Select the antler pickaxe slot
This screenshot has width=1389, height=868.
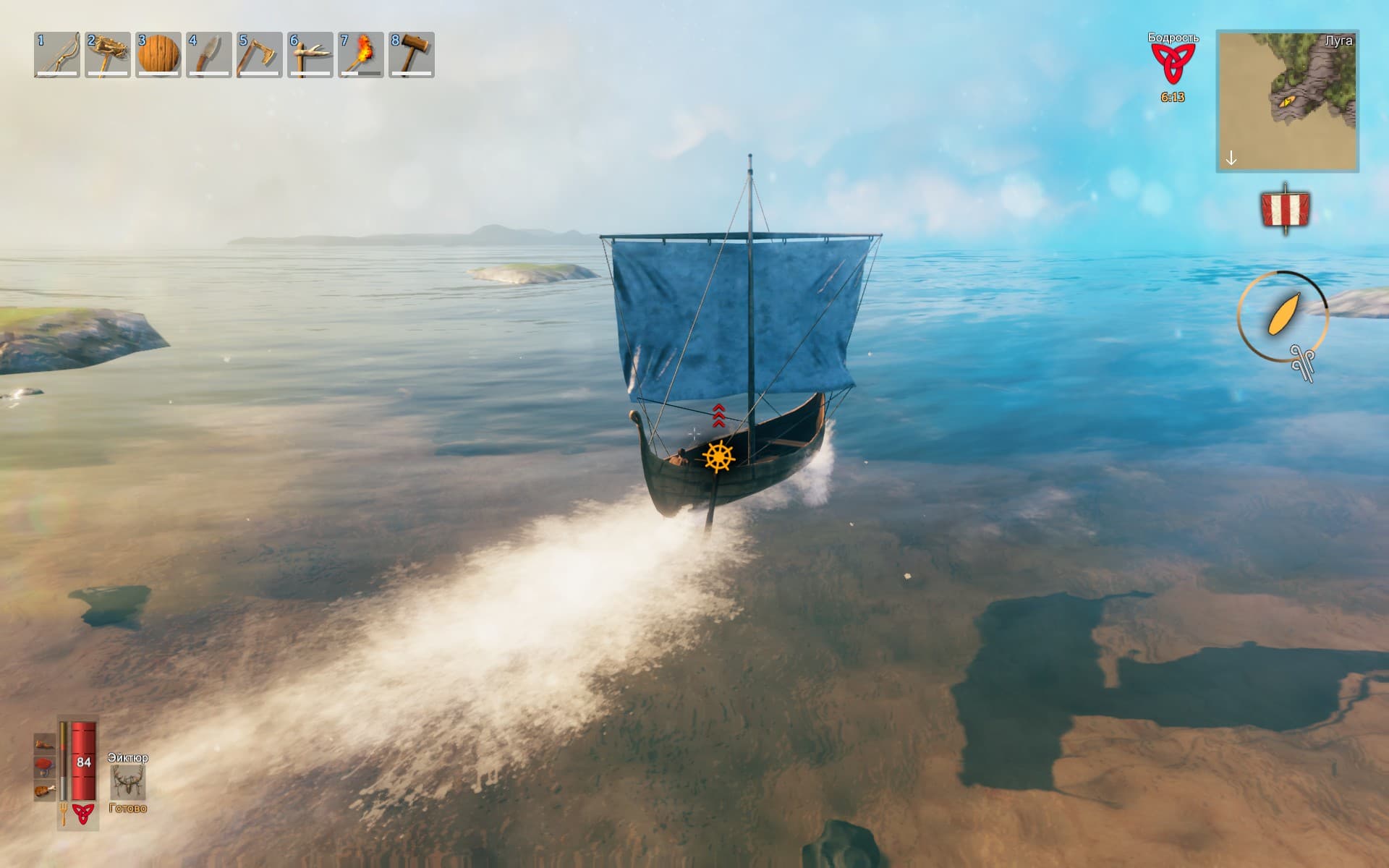310,54
